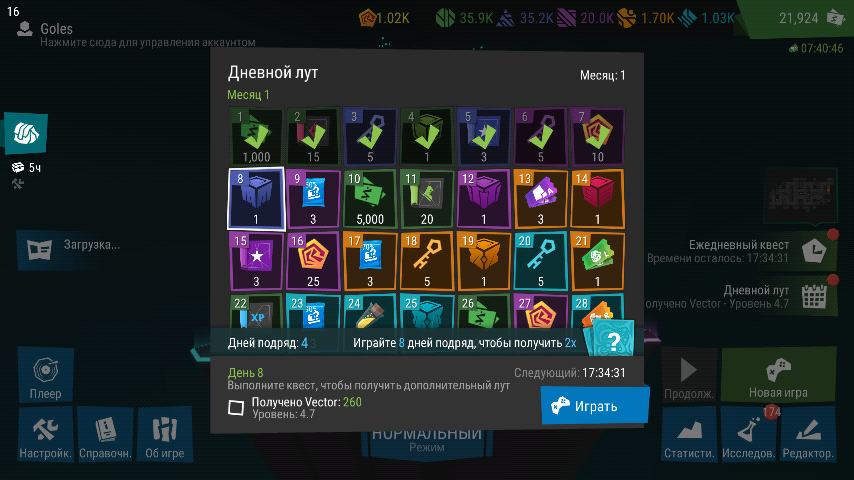
Task: Toggle the checkbox beside Получено Vector
Action: tap(236, 407)
